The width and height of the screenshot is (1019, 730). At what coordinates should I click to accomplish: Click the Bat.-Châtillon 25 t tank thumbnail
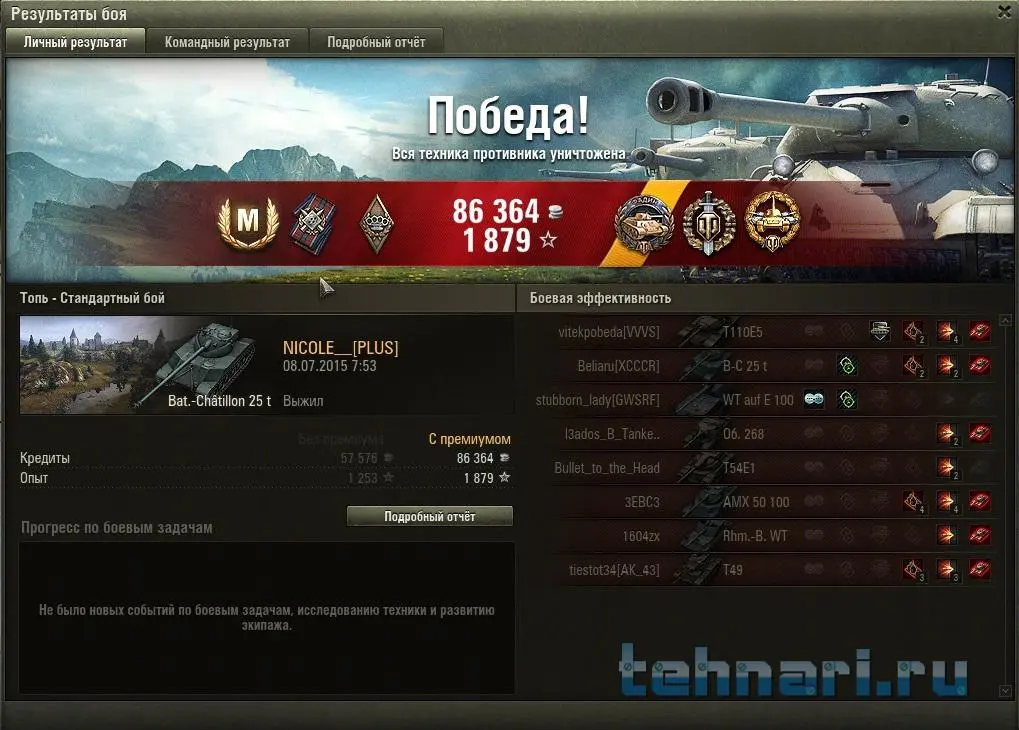point(147,364)
